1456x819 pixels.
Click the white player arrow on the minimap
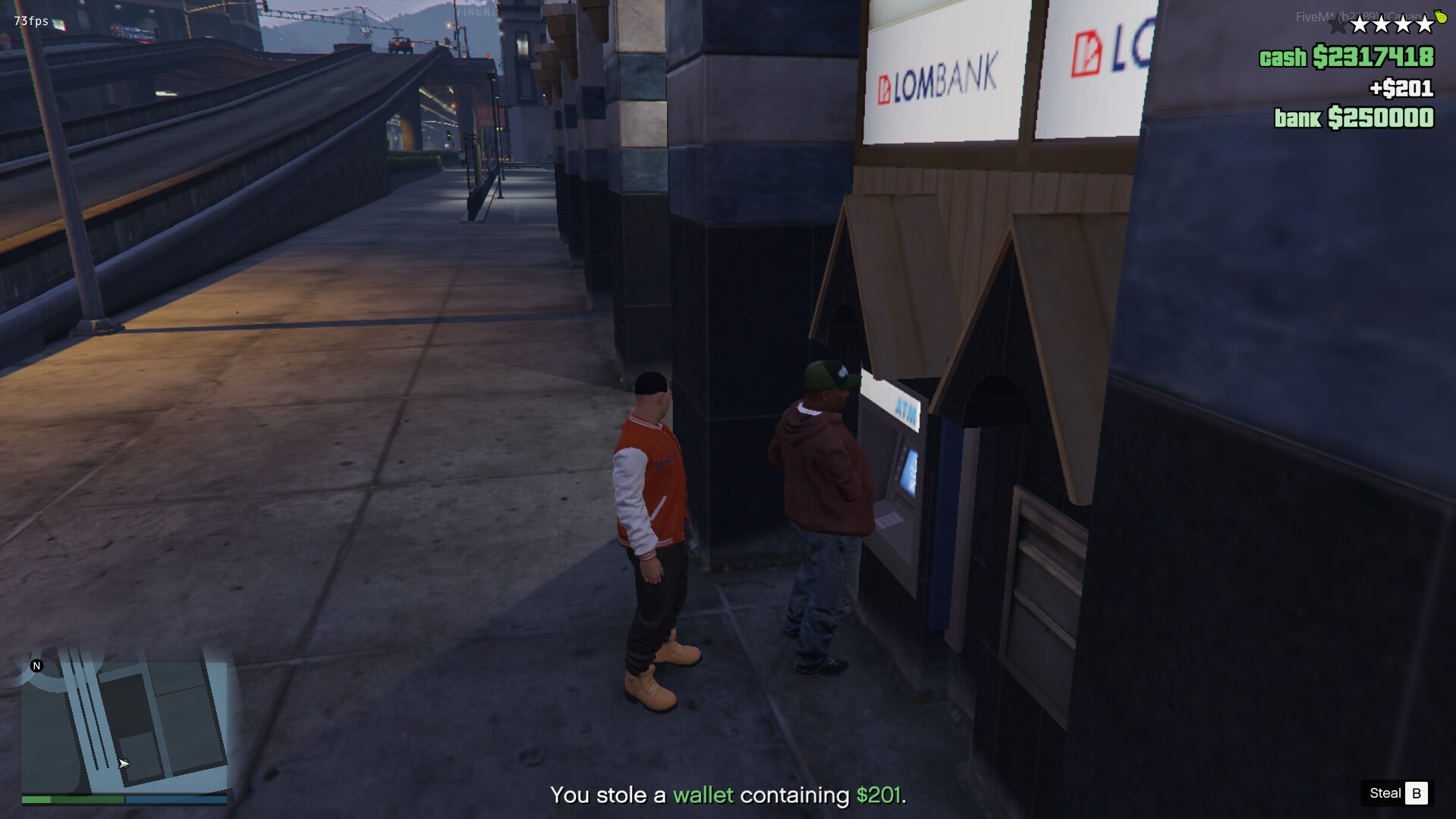[123, 764]
